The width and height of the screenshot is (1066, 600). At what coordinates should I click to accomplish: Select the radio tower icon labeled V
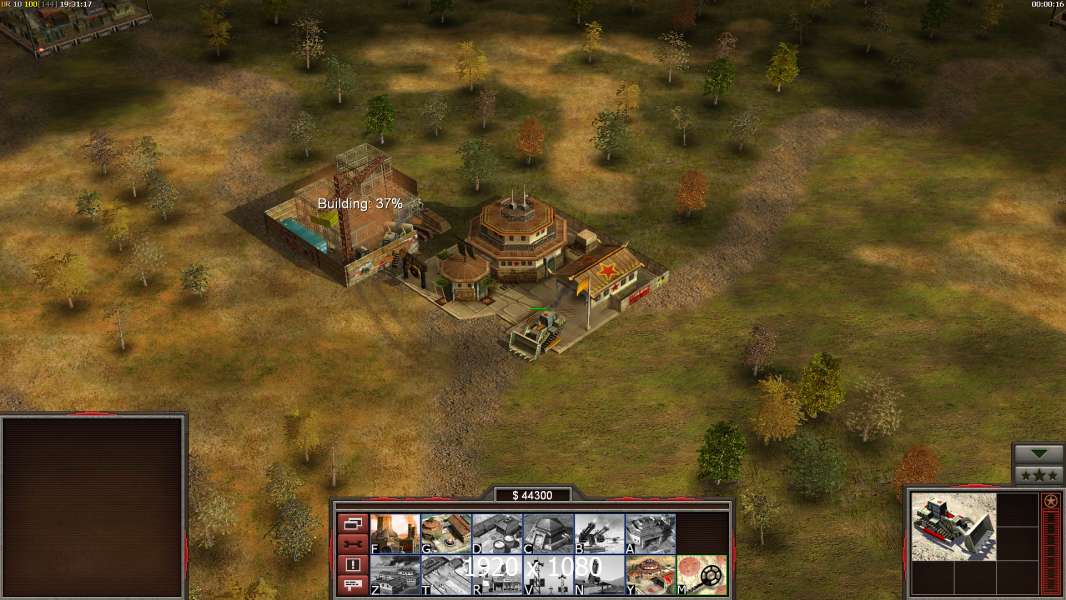[x=548, y=574]
